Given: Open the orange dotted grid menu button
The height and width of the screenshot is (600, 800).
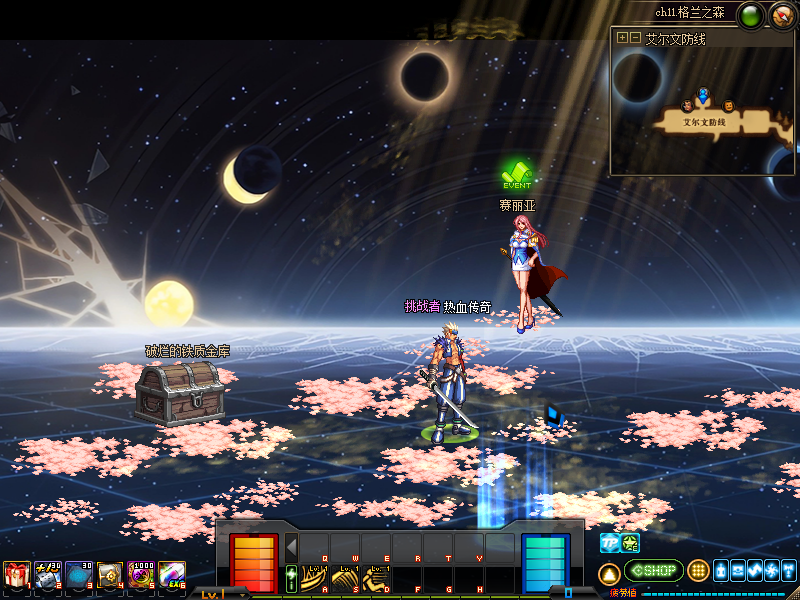Looking at the screenshot, I should (x=699, y=571).
